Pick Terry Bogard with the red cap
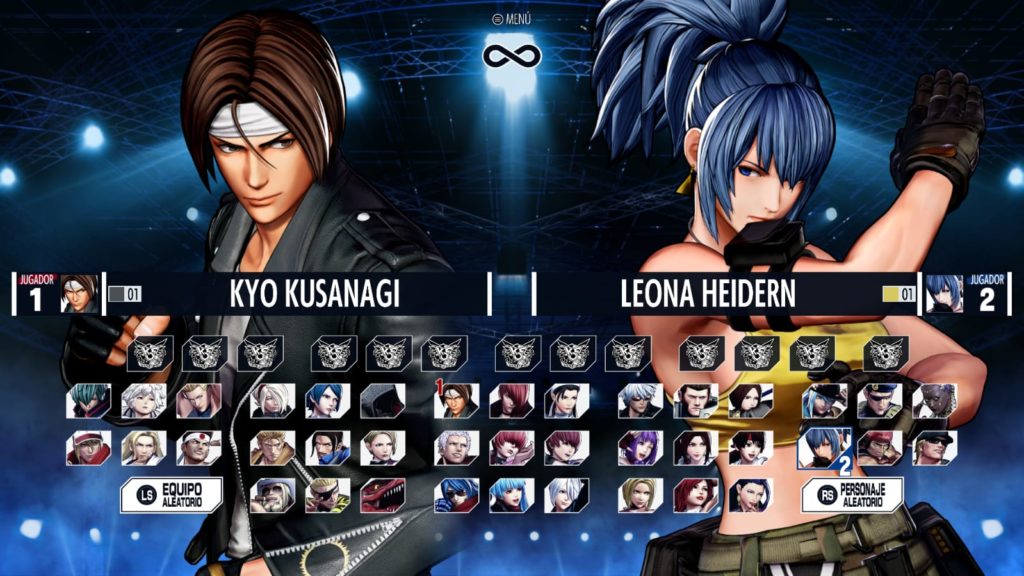1024x576 pixels. click(x=89, y=448)
